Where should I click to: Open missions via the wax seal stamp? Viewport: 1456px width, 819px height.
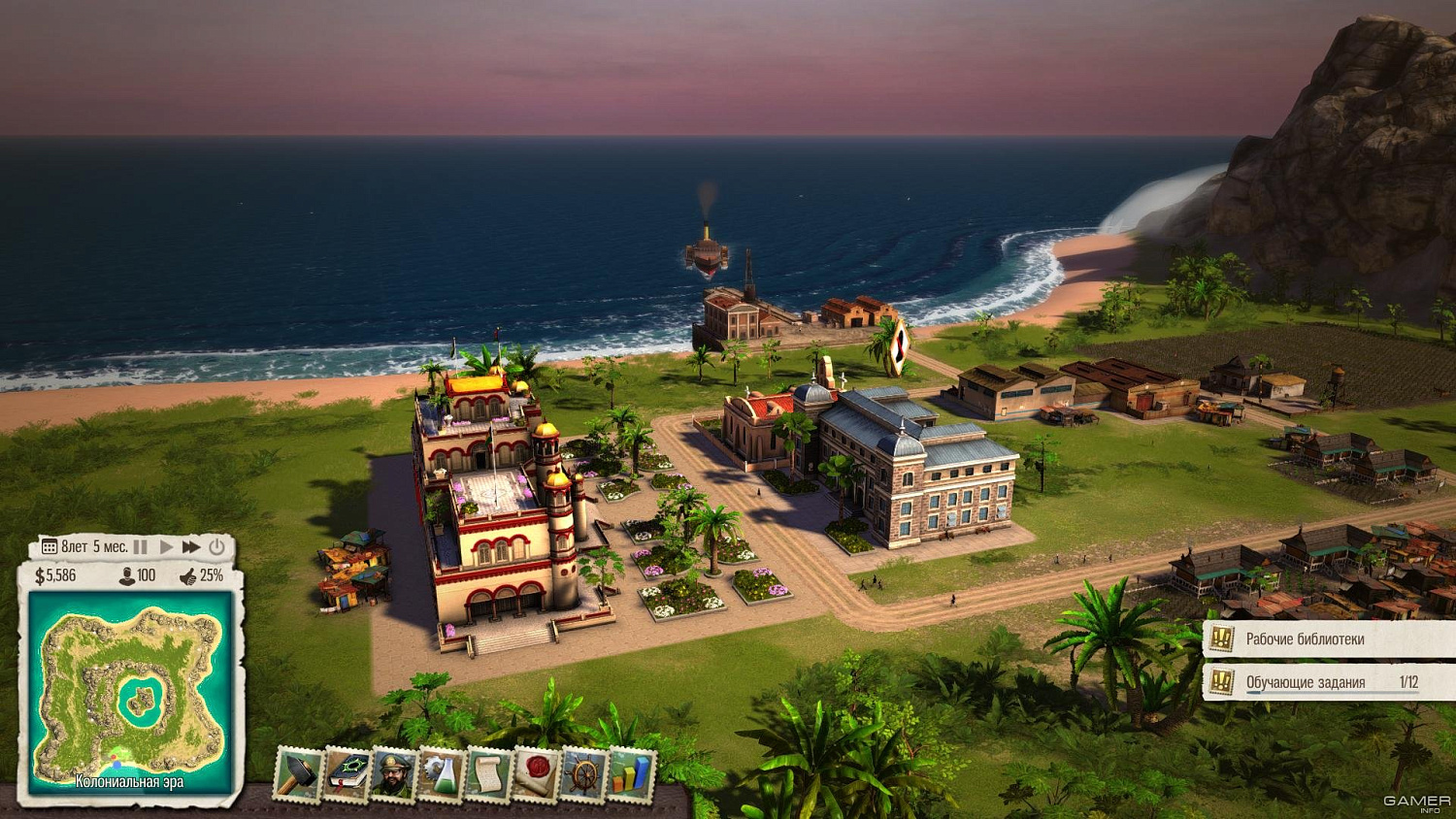coord(537,776)
